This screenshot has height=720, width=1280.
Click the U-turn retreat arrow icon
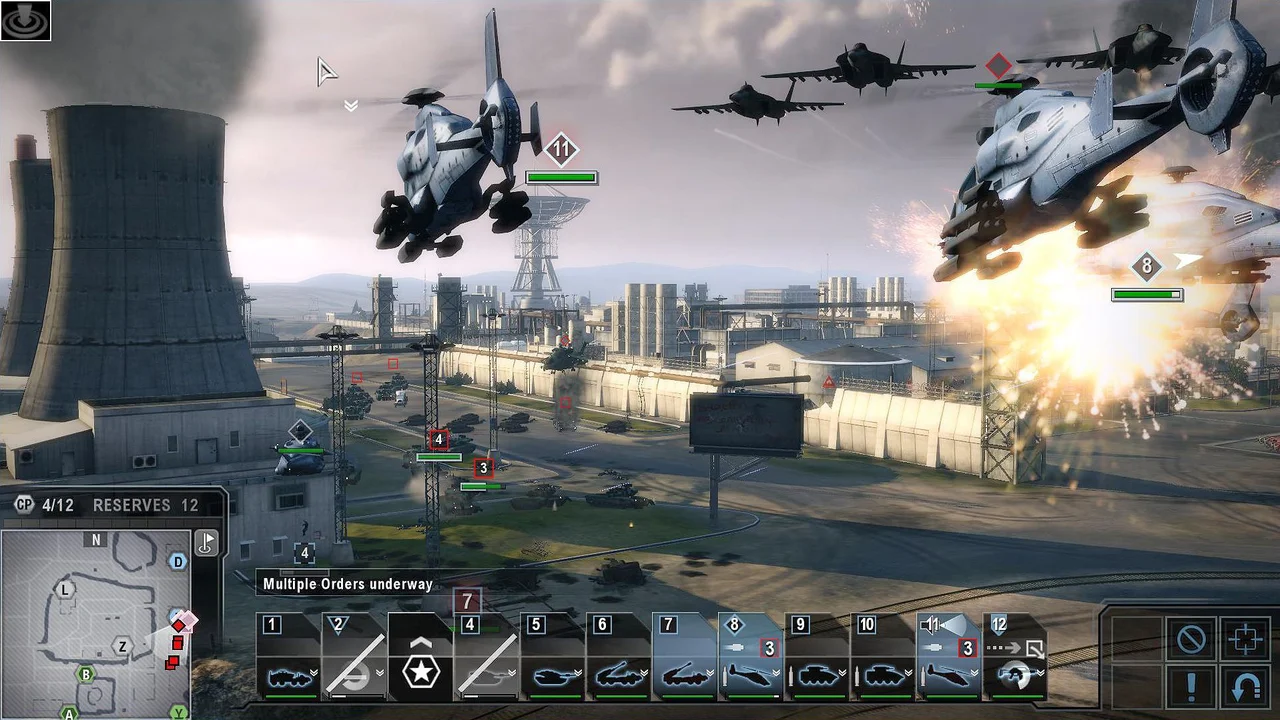pos(1246,685)
